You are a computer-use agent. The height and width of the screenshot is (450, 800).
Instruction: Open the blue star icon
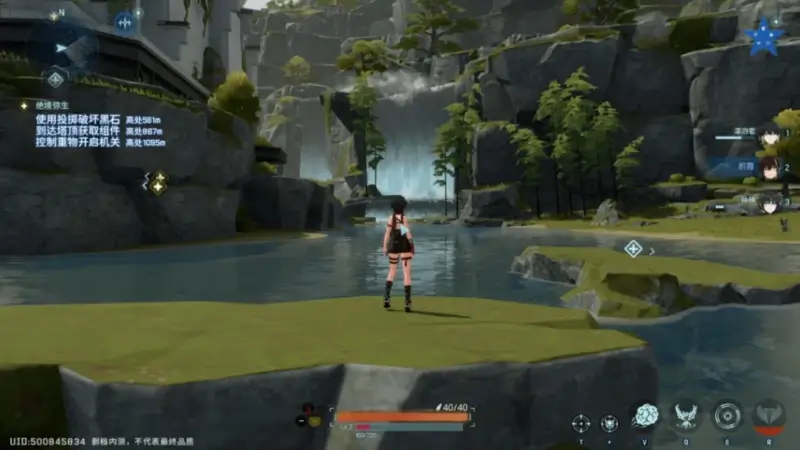765,37
